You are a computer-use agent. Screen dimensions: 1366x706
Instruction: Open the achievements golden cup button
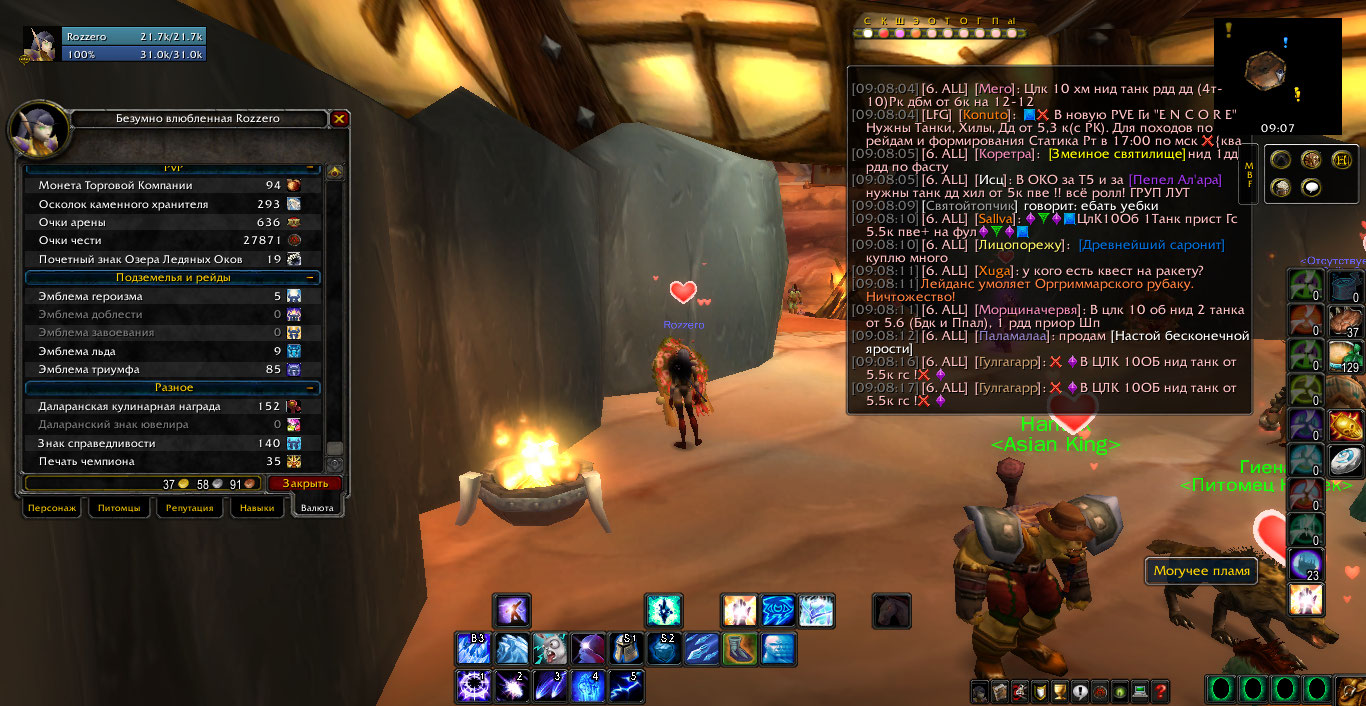point(1059,690)
